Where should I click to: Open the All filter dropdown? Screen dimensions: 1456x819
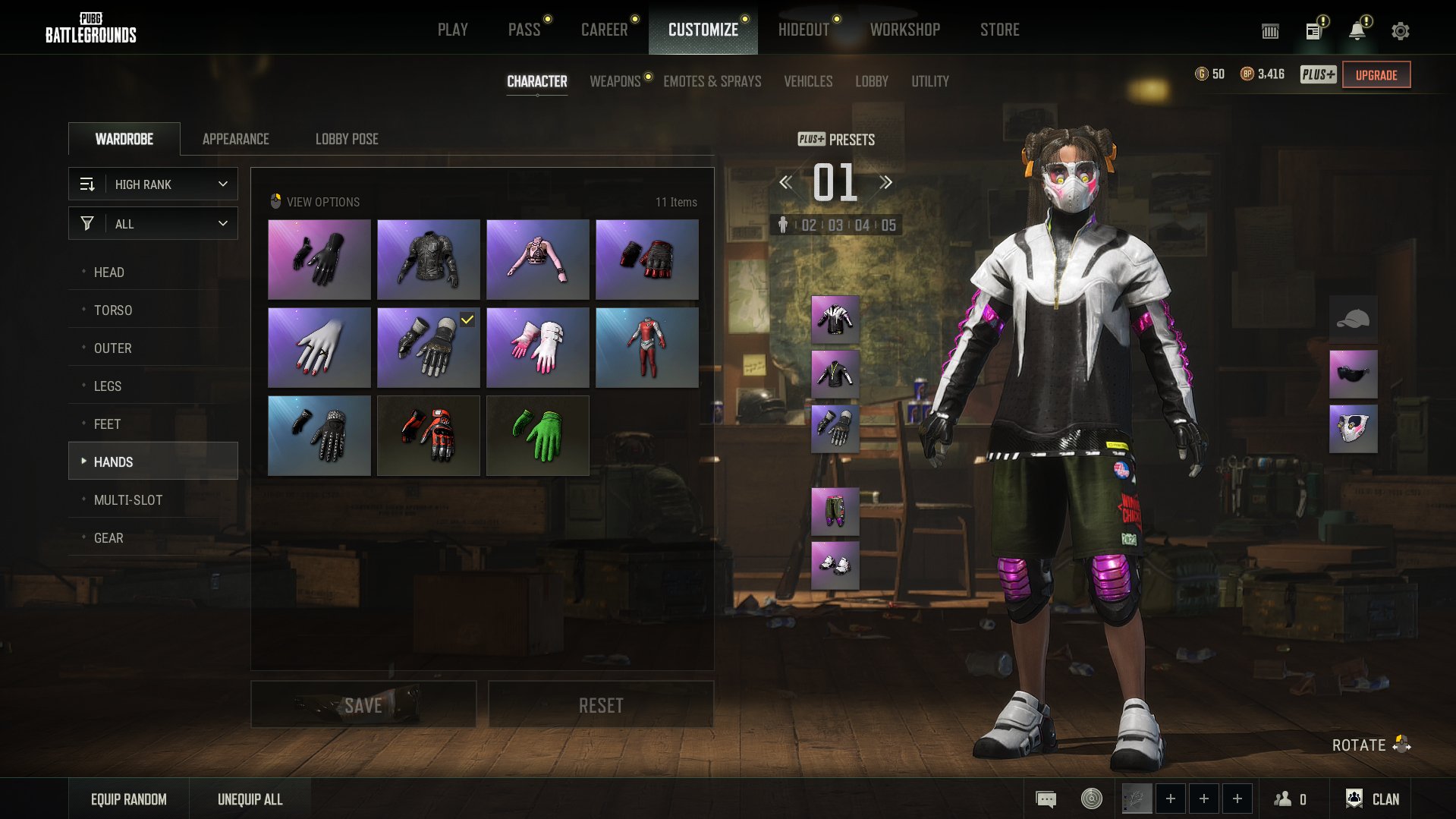coord(153,224)
